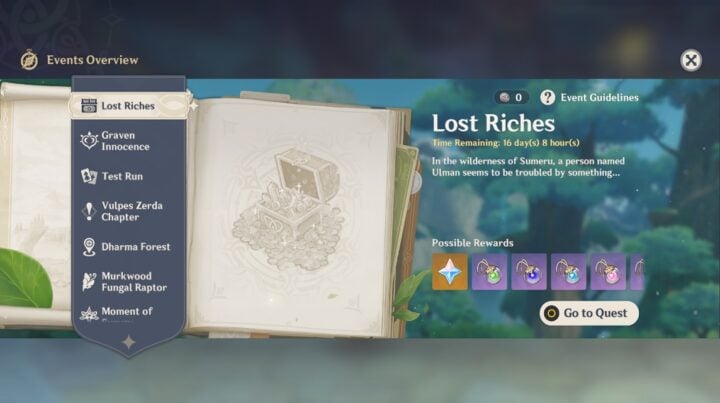The image size is (720, 403).
Task: View the light blue seelie gadget reward
Action: 568,272
